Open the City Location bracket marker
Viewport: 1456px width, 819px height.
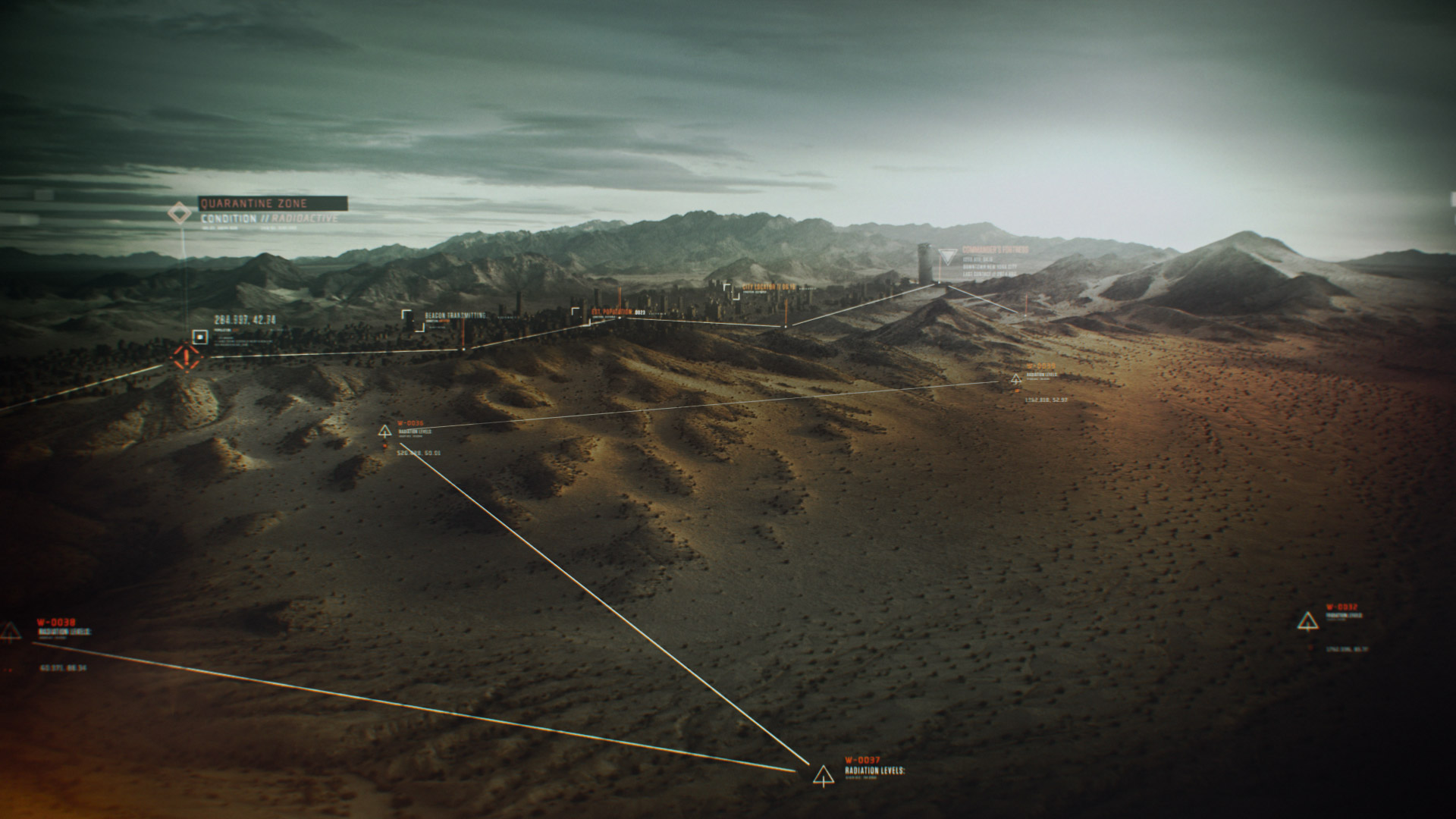[730, 291]
